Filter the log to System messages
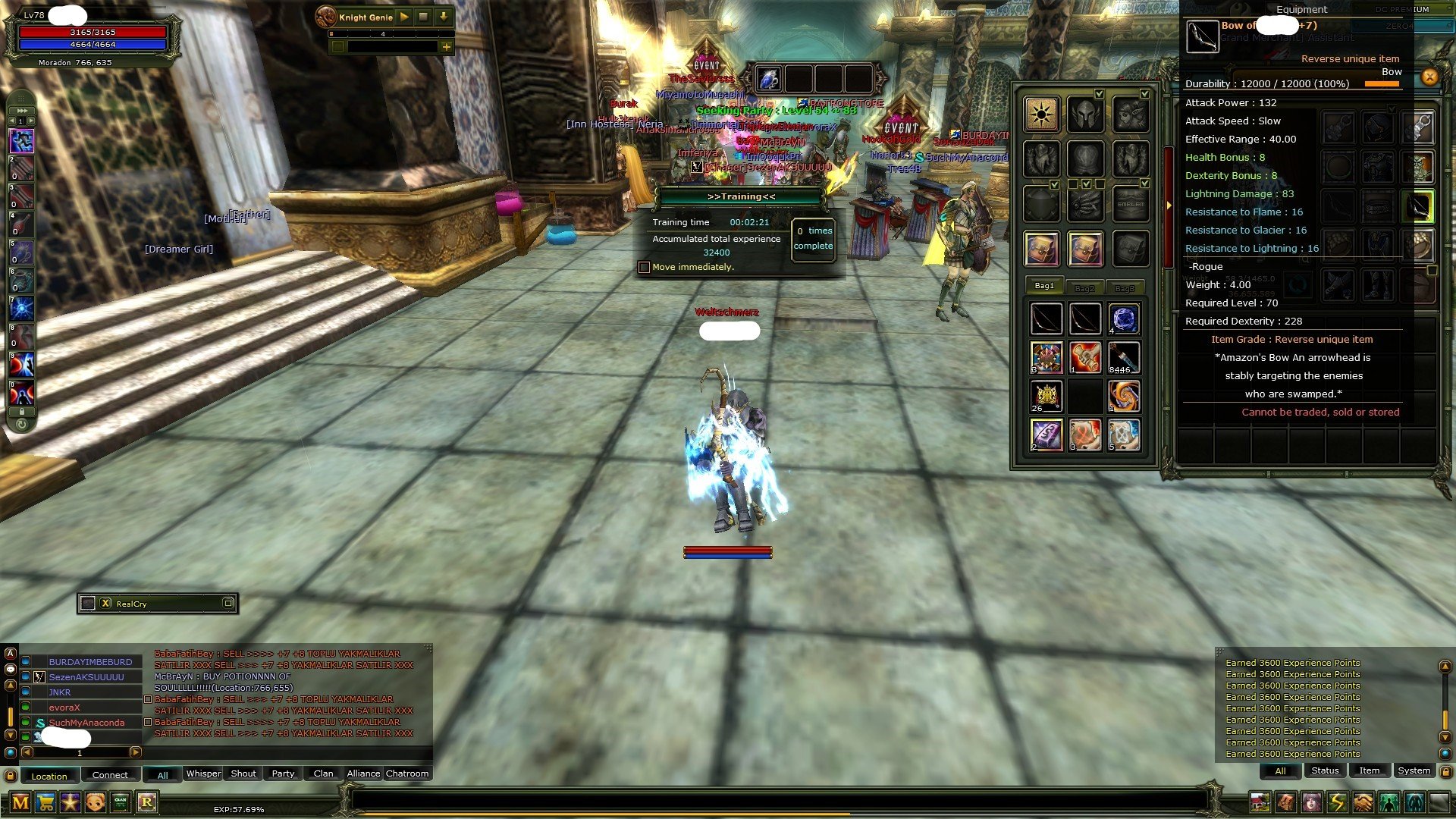The height and width of the screenshot is (819, 1456). point(1414,770)
